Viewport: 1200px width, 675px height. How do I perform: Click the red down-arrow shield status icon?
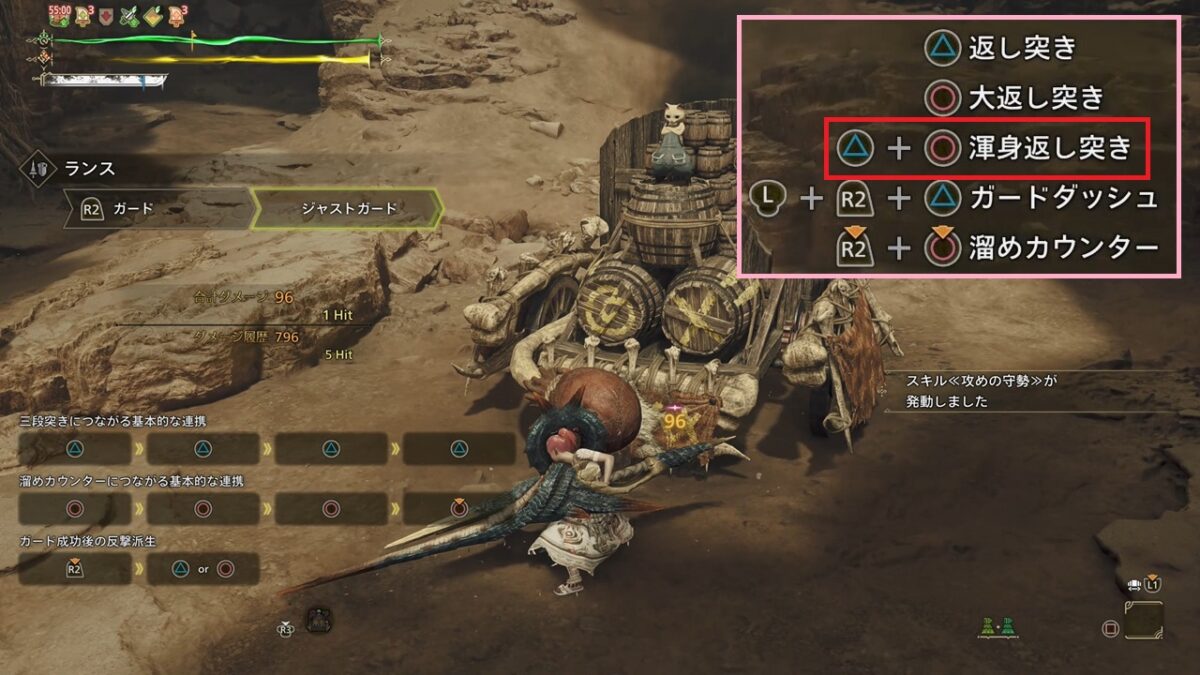pyautogui.click(x=106, y=16)
